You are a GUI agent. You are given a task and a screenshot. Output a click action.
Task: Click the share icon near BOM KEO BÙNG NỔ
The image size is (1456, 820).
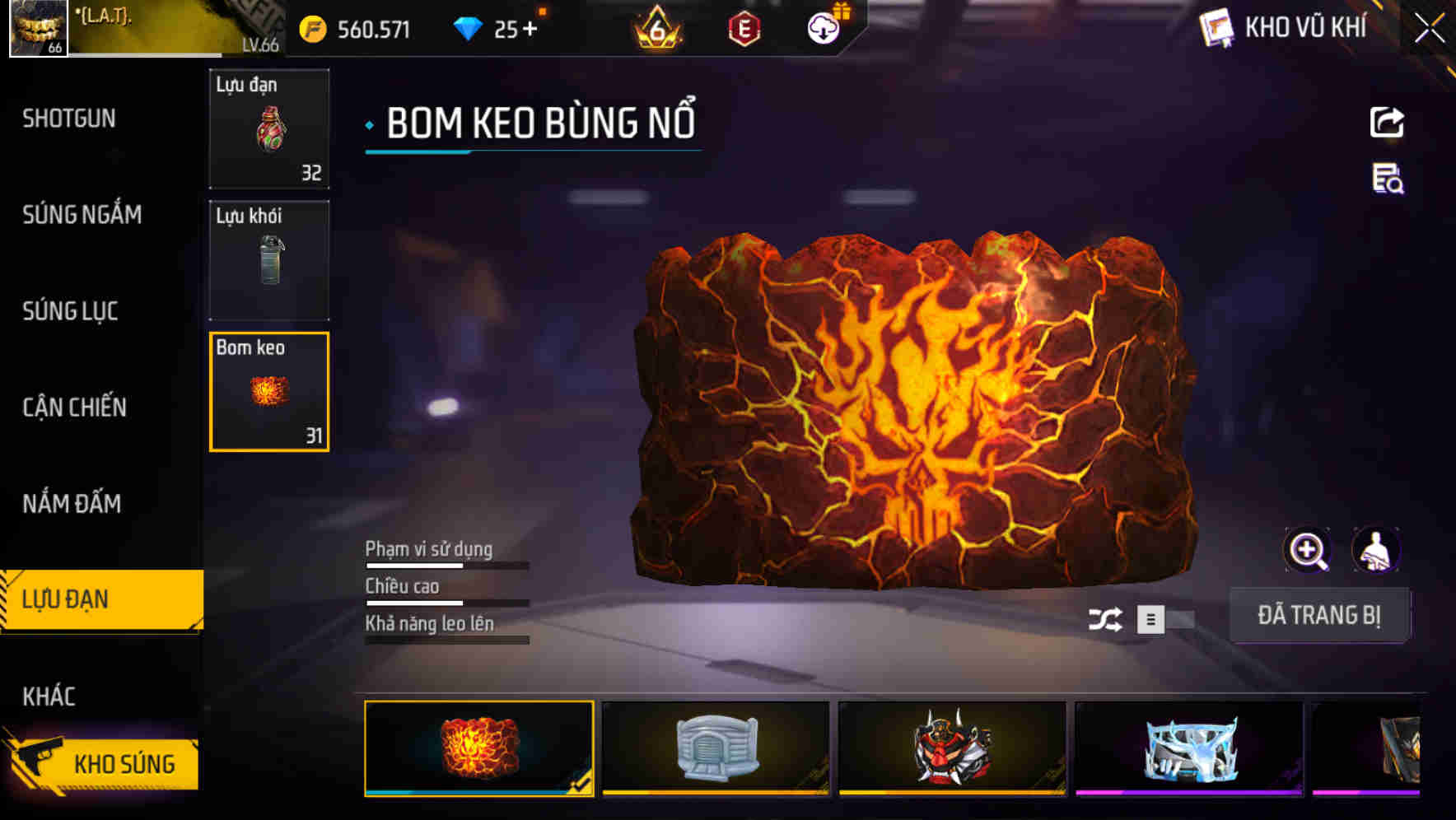coord(1388,122)
